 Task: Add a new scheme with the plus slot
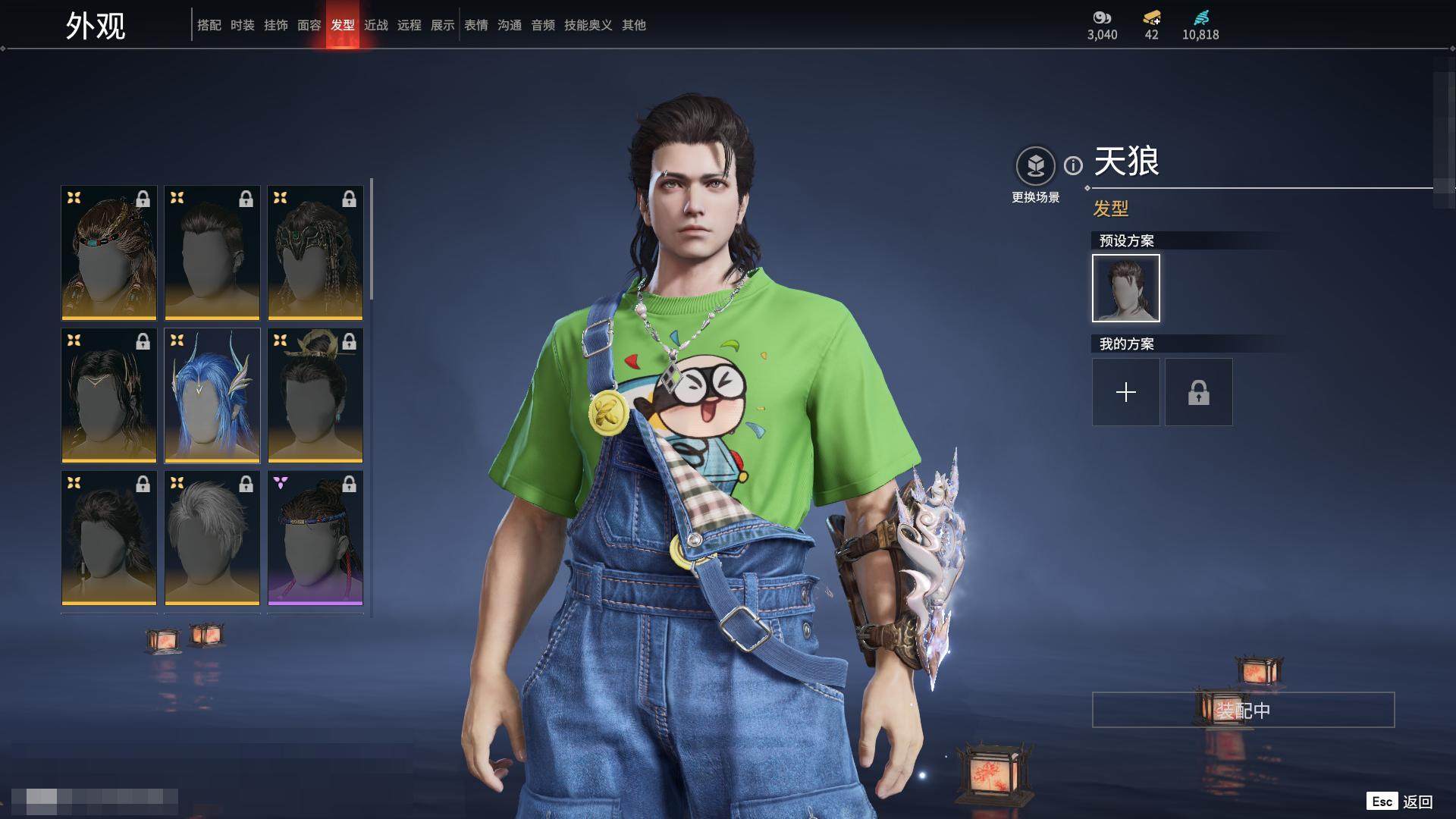[1125, 392]
